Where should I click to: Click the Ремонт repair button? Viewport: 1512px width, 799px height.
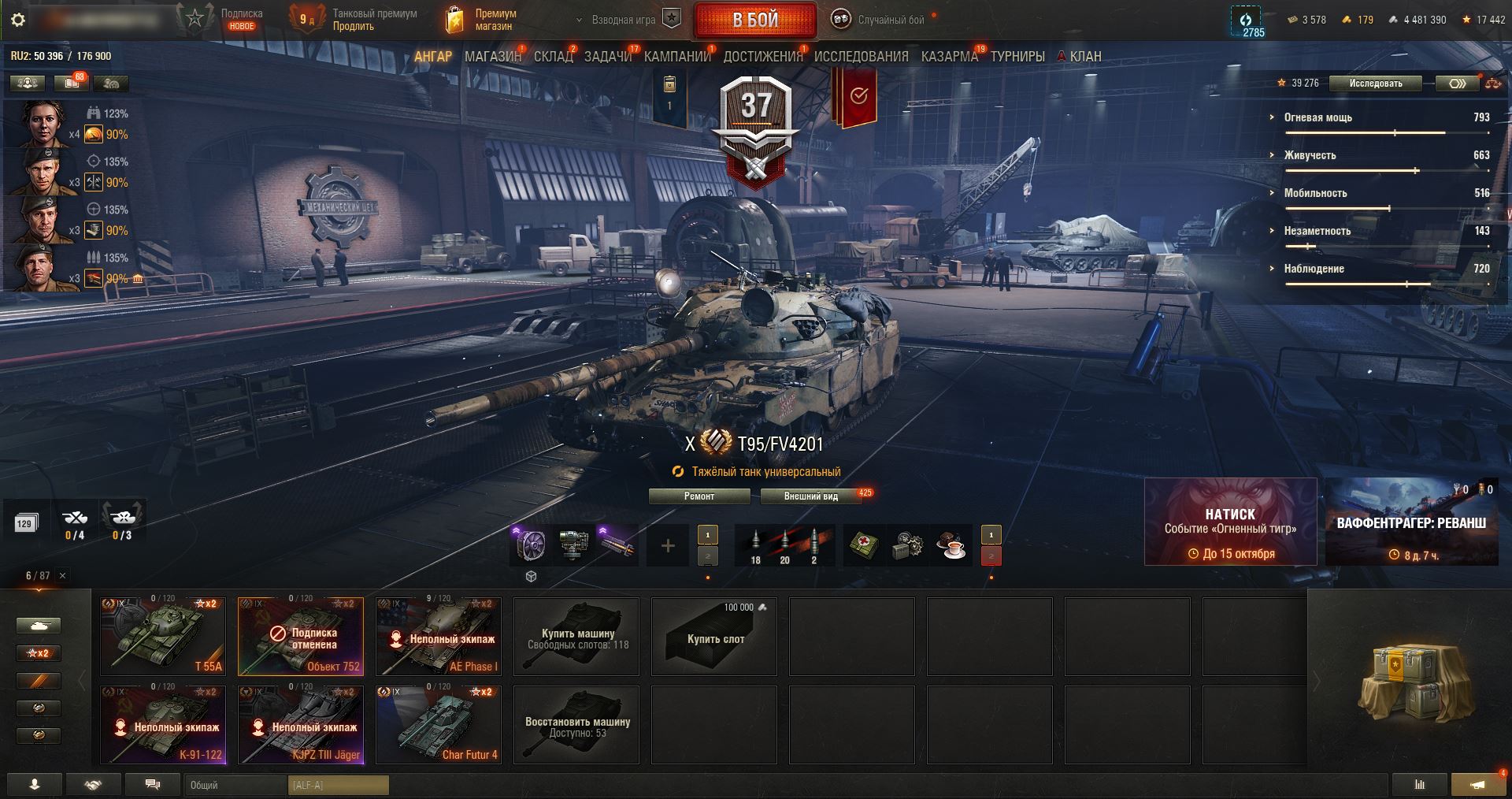tap(699, 496)
